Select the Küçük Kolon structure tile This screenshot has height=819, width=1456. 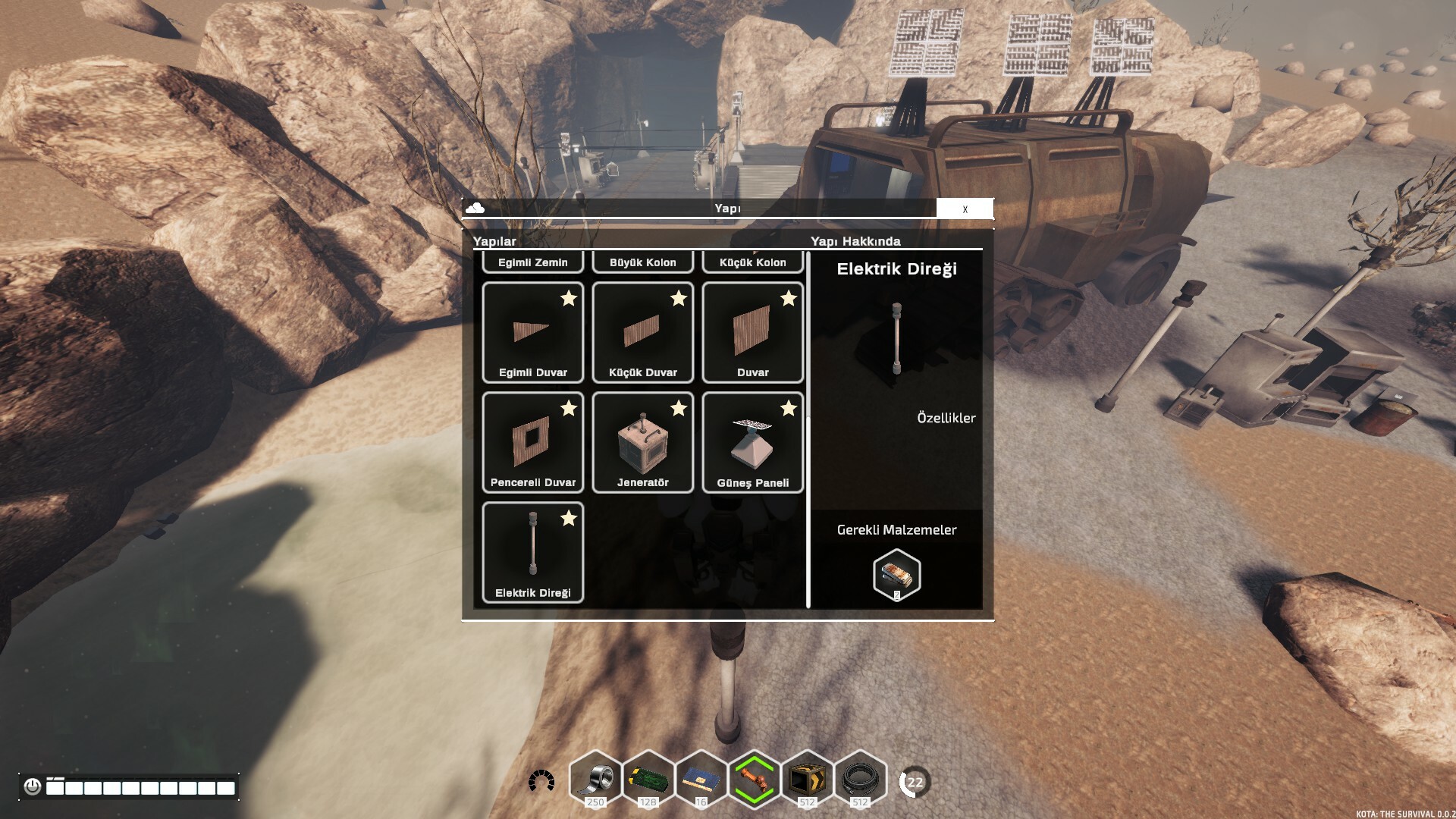[x=753, y=262]
